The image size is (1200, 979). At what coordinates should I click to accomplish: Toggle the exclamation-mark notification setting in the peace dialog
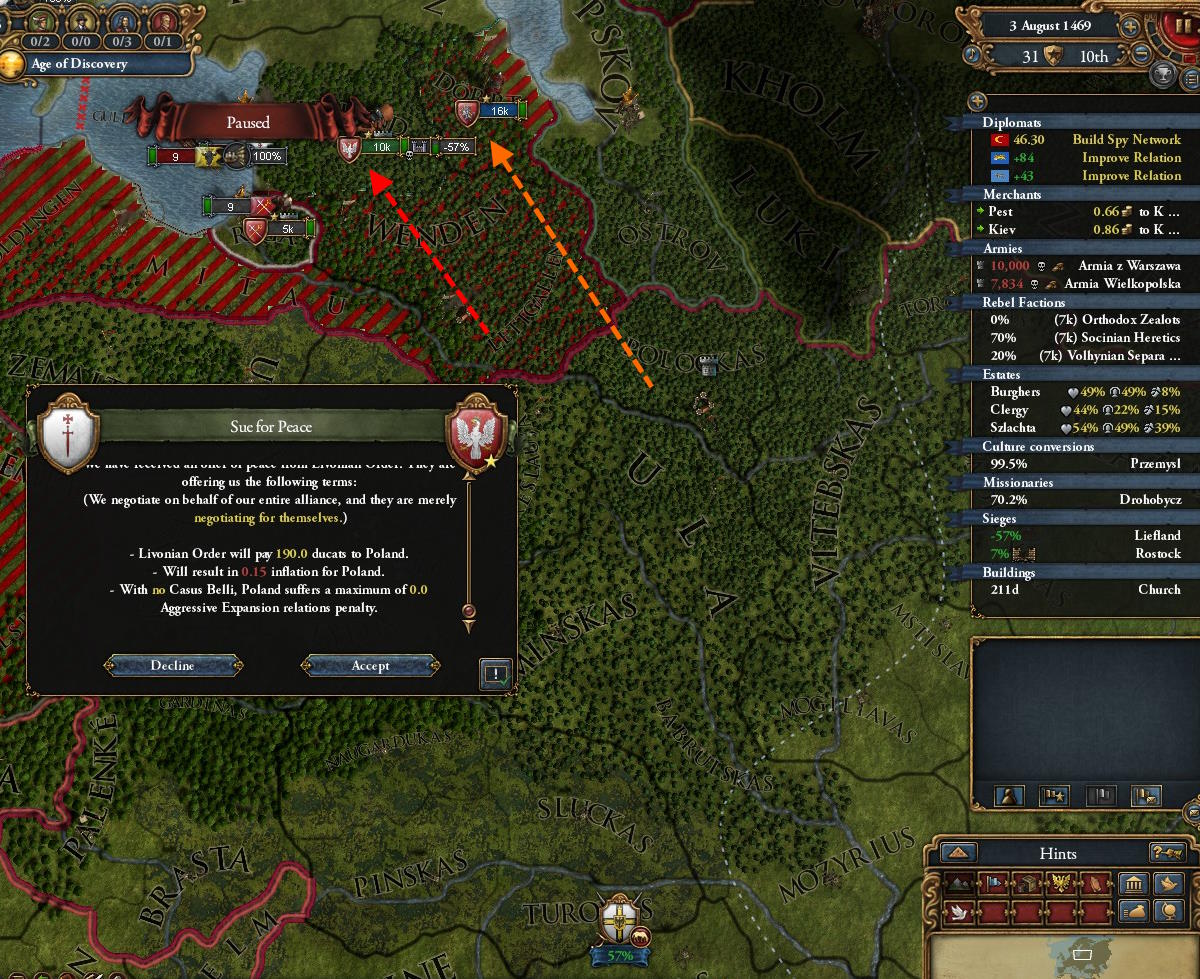[x=495, y=673]
